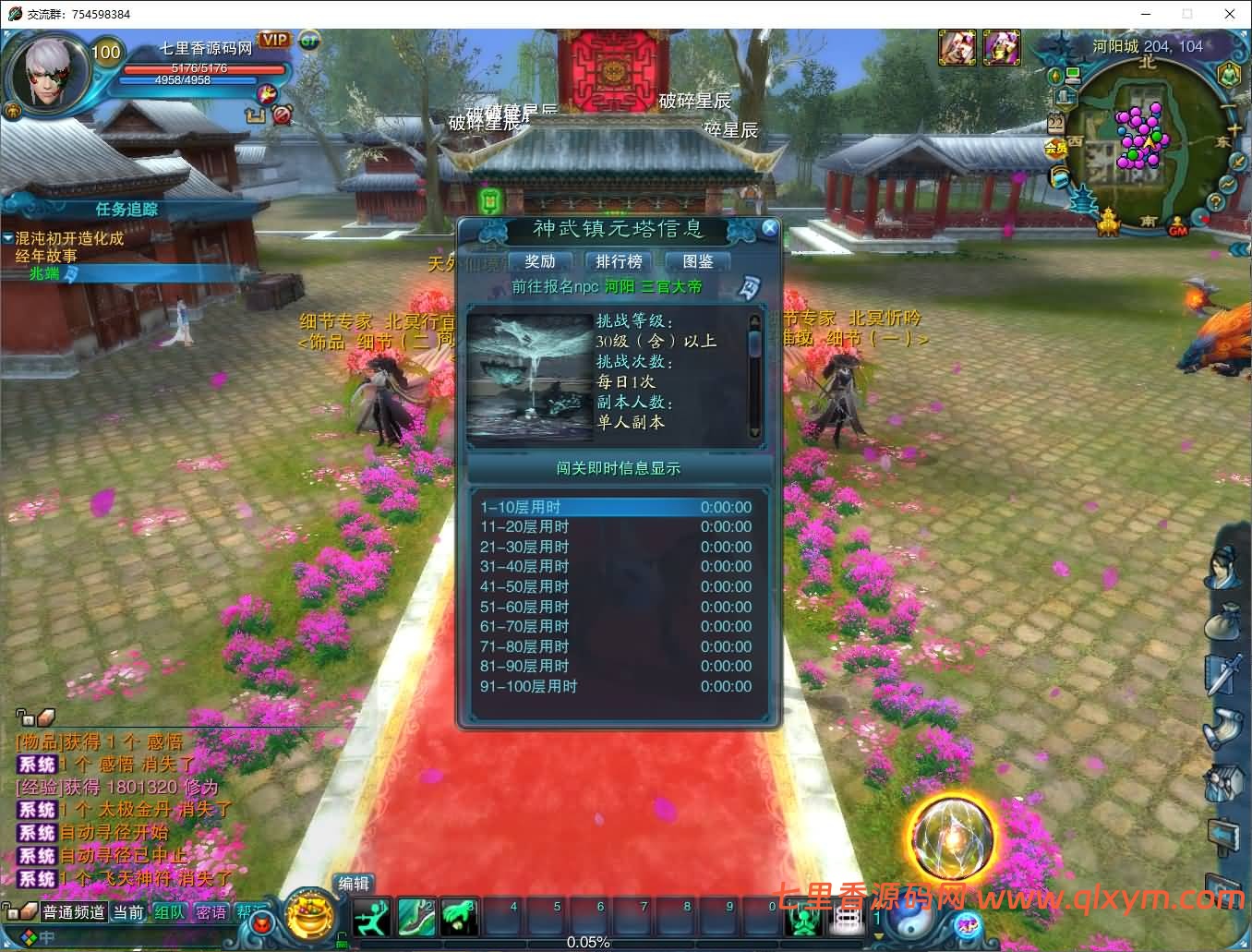Image resolution: width=1252 pixels, height=952 pixels.
Task: Select the 组队 chat channel tab
Action: (x=169, y=911)
